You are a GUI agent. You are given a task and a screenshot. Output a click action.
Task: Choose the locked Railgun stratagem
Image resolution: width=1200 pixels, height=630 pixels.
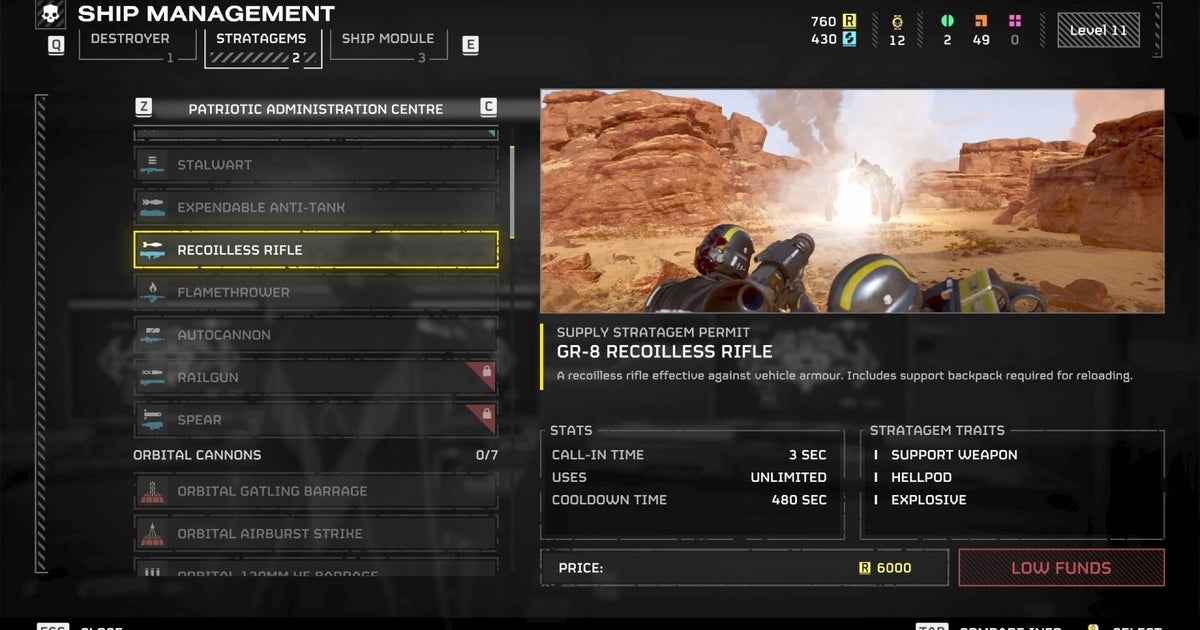click(316, 378)
